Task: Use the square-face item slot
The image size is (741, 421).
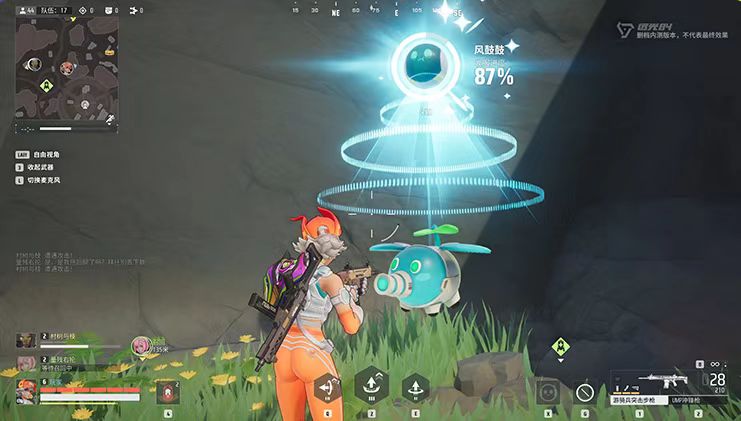Action: [x=548, y=391]
